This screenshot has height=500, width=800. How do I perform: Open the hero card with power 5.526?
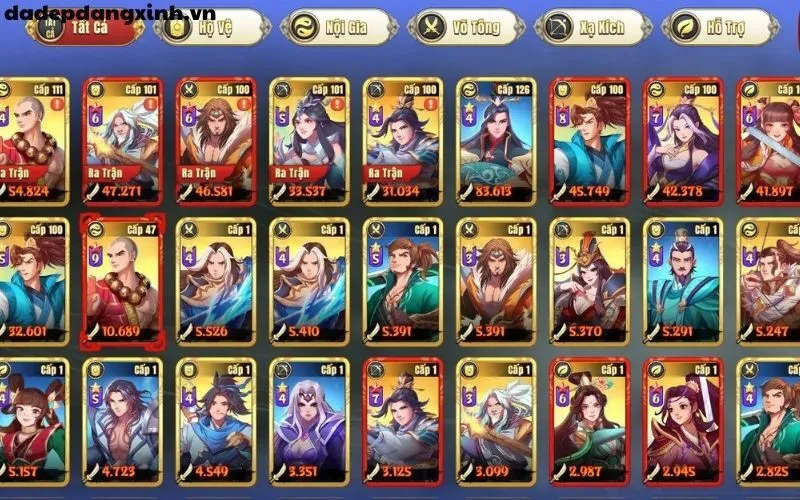[x=216, y=280]
